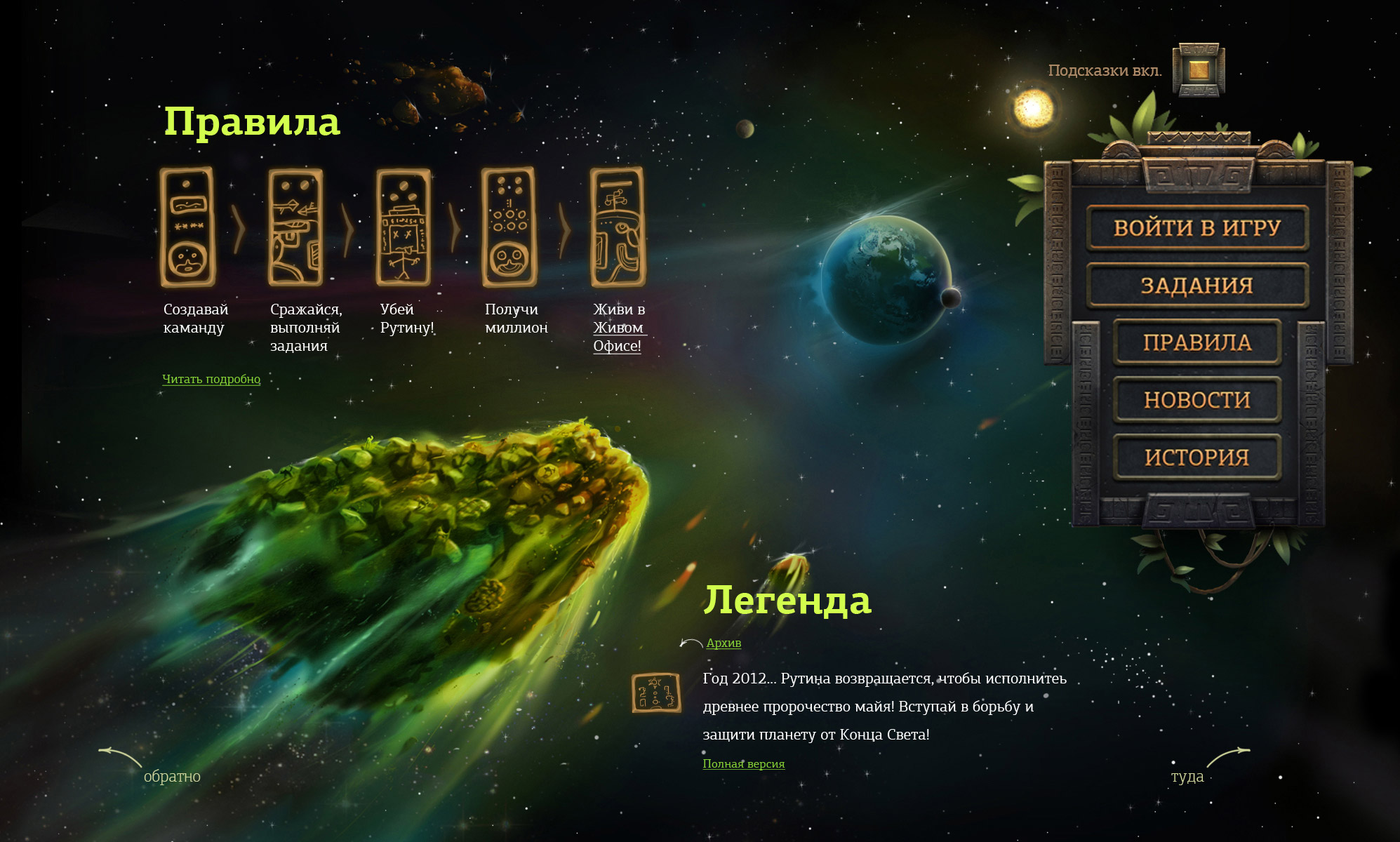Choose the ИСТОРИЯ menu button

(1197, 457)
